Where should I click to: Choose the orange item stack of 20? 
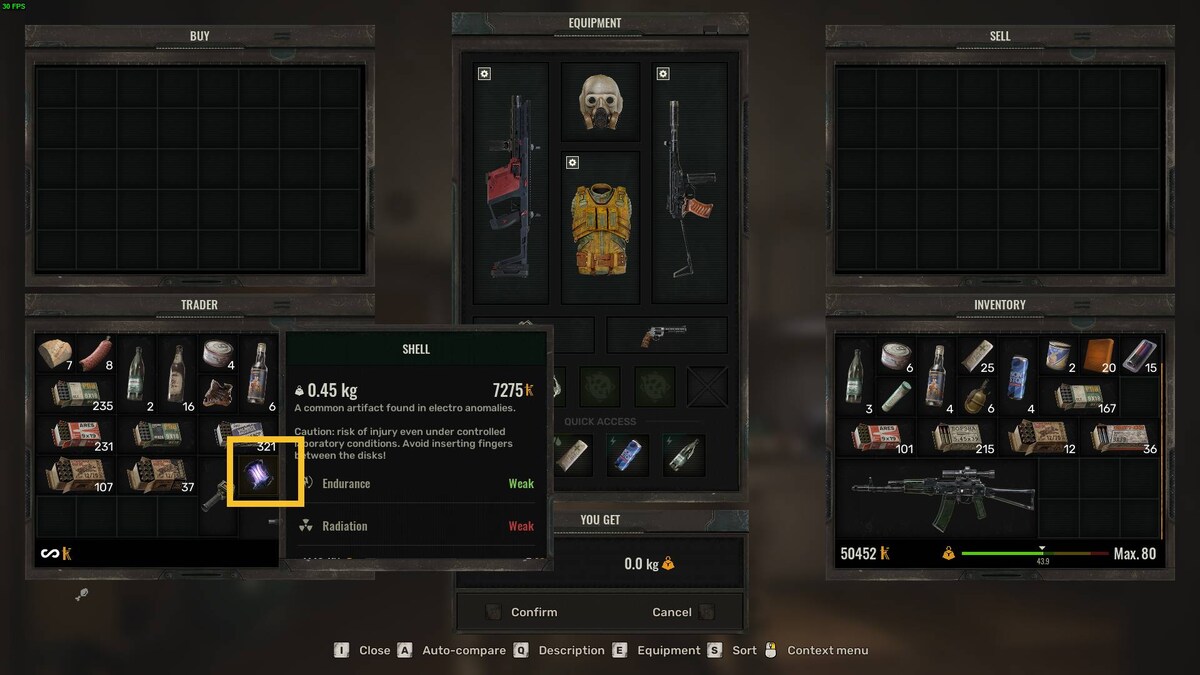pyautogui.click(x=1099, y=353)
